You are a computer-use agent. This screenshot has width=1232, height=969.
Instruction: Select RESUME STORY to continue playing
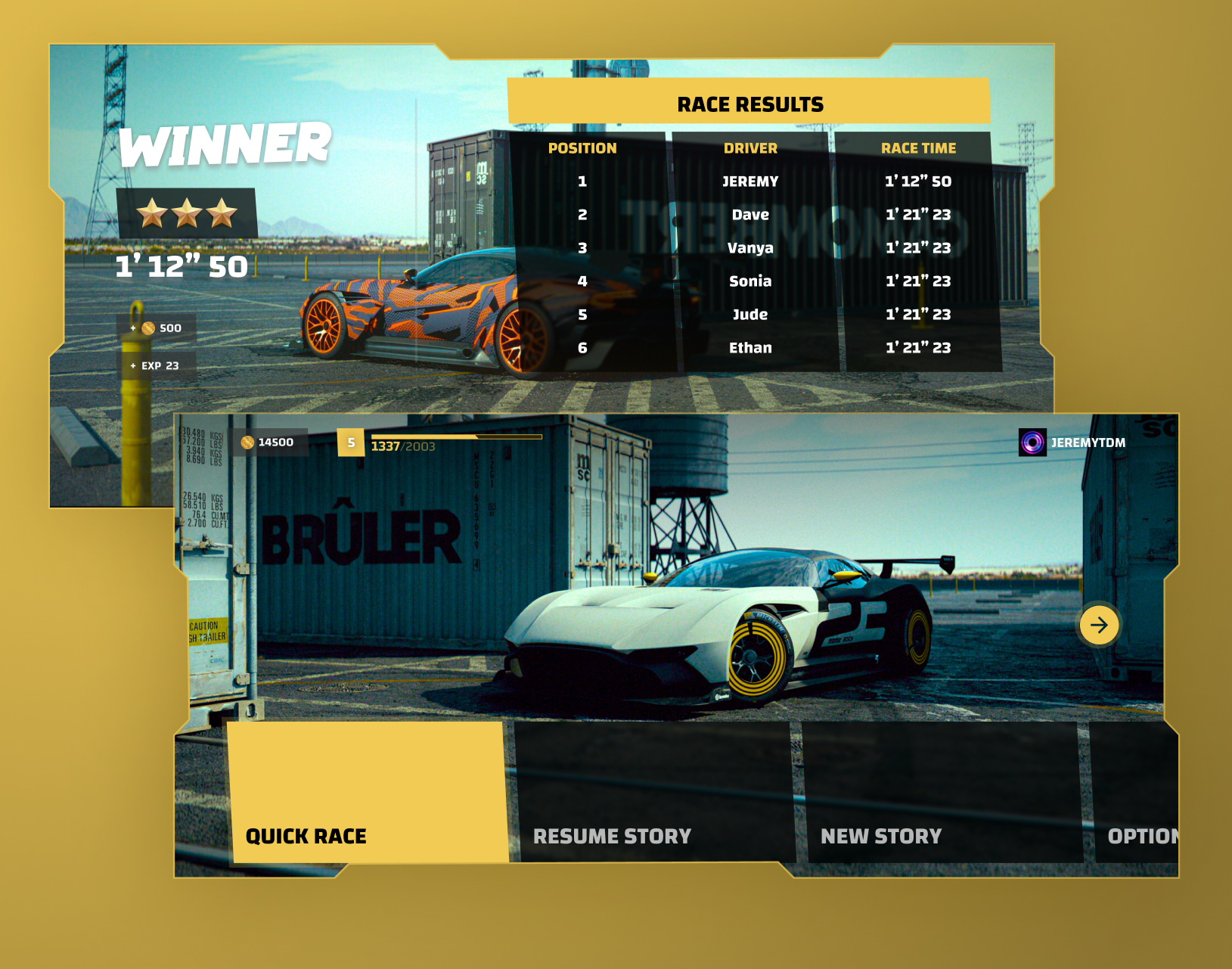tap(613, 836)
